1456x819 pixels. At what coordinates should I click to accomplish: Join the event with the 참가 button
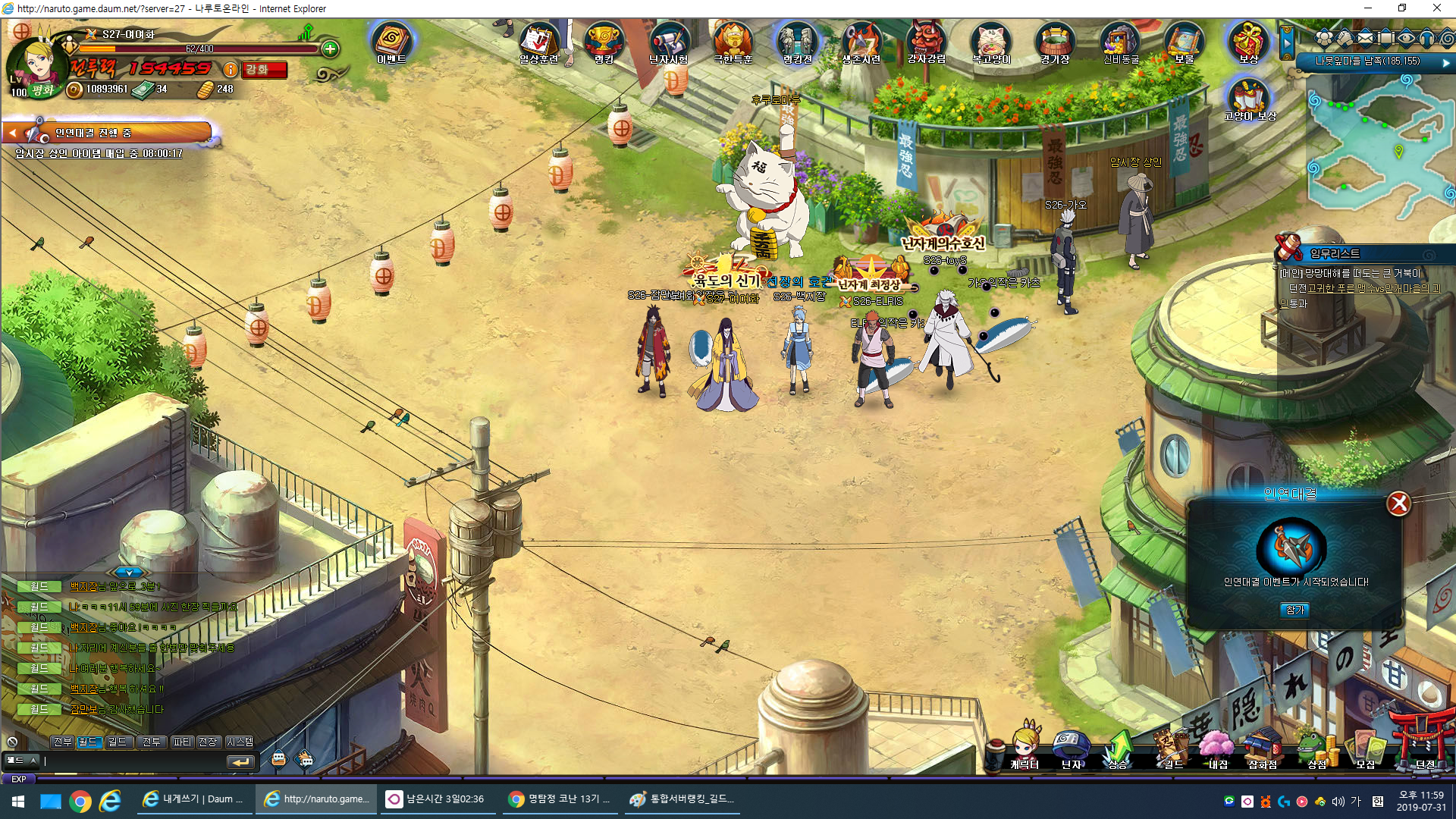(x=1295, y=610)
